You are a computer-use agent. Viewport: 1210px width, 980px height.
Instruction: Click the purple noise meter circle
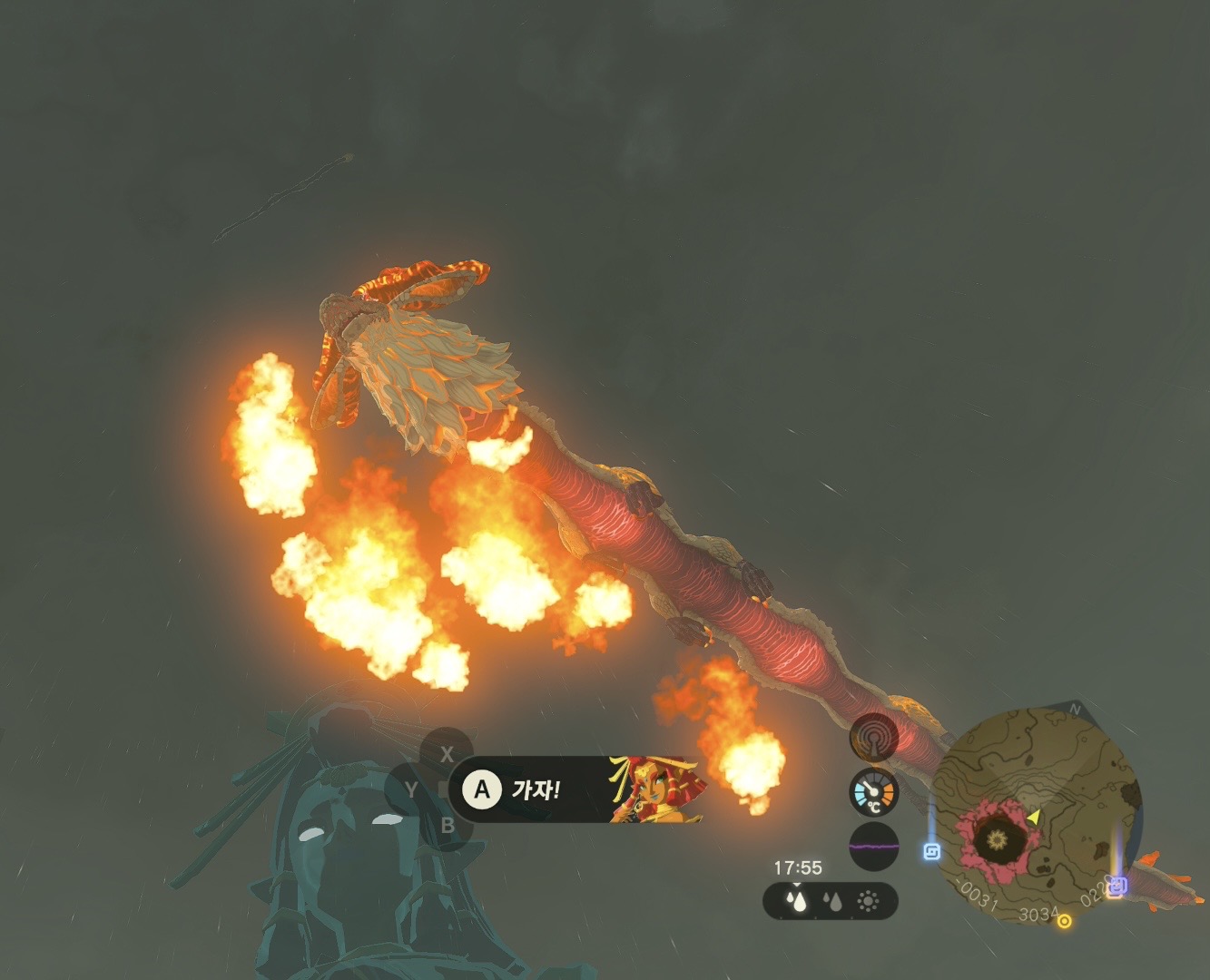[x=873, y=847]
